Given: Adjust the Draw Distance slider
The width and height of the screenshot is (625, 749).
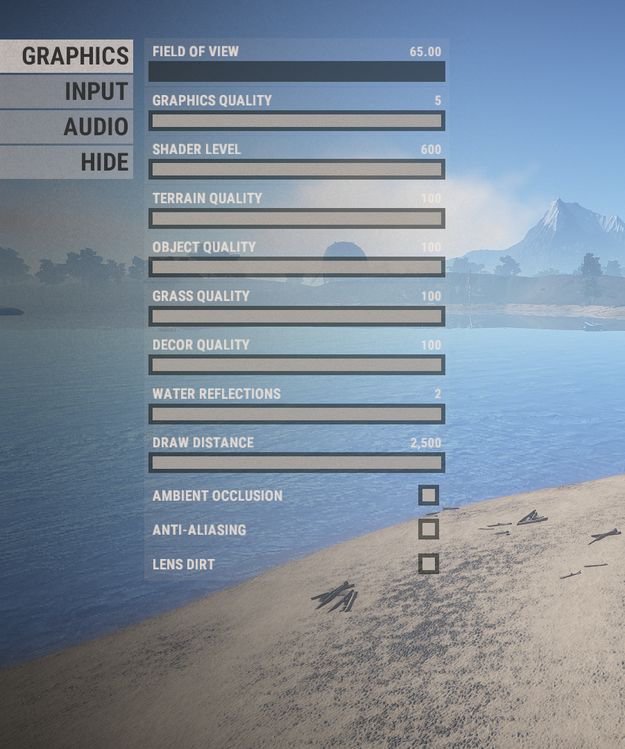Looking at the screenshot, I should [296, 463].
